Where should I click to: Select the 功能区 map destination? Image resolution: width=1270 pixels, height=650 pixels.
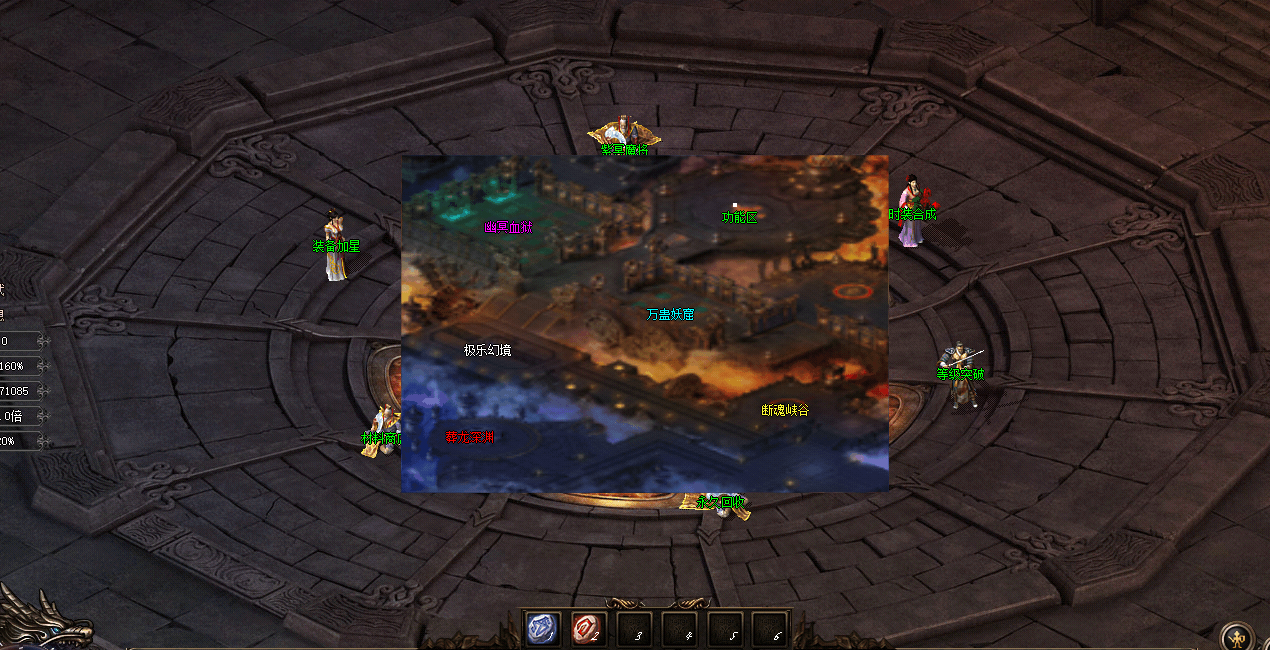739,217
